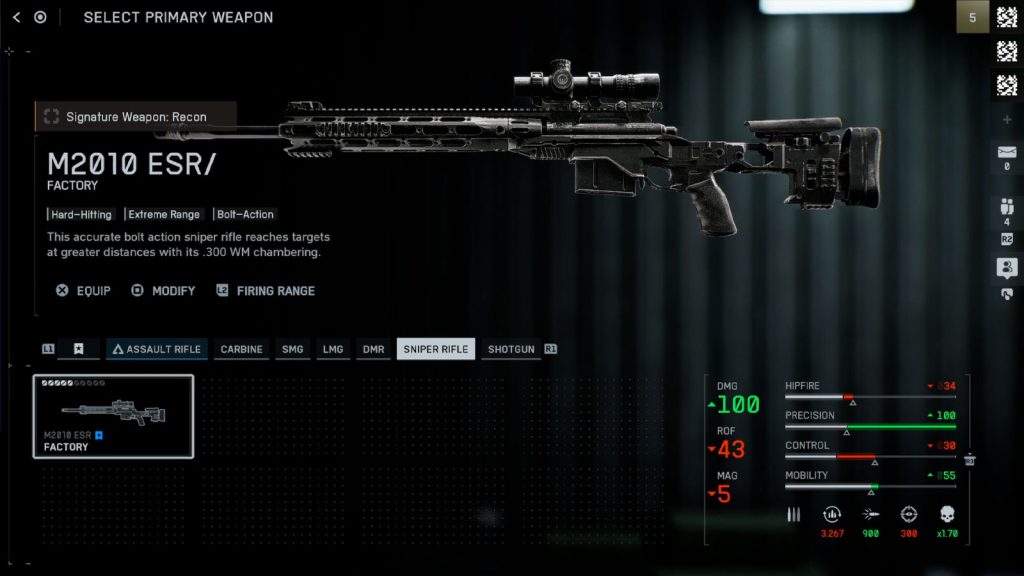
Task: Select the SMG category tab
Action: tap(292, 349)
